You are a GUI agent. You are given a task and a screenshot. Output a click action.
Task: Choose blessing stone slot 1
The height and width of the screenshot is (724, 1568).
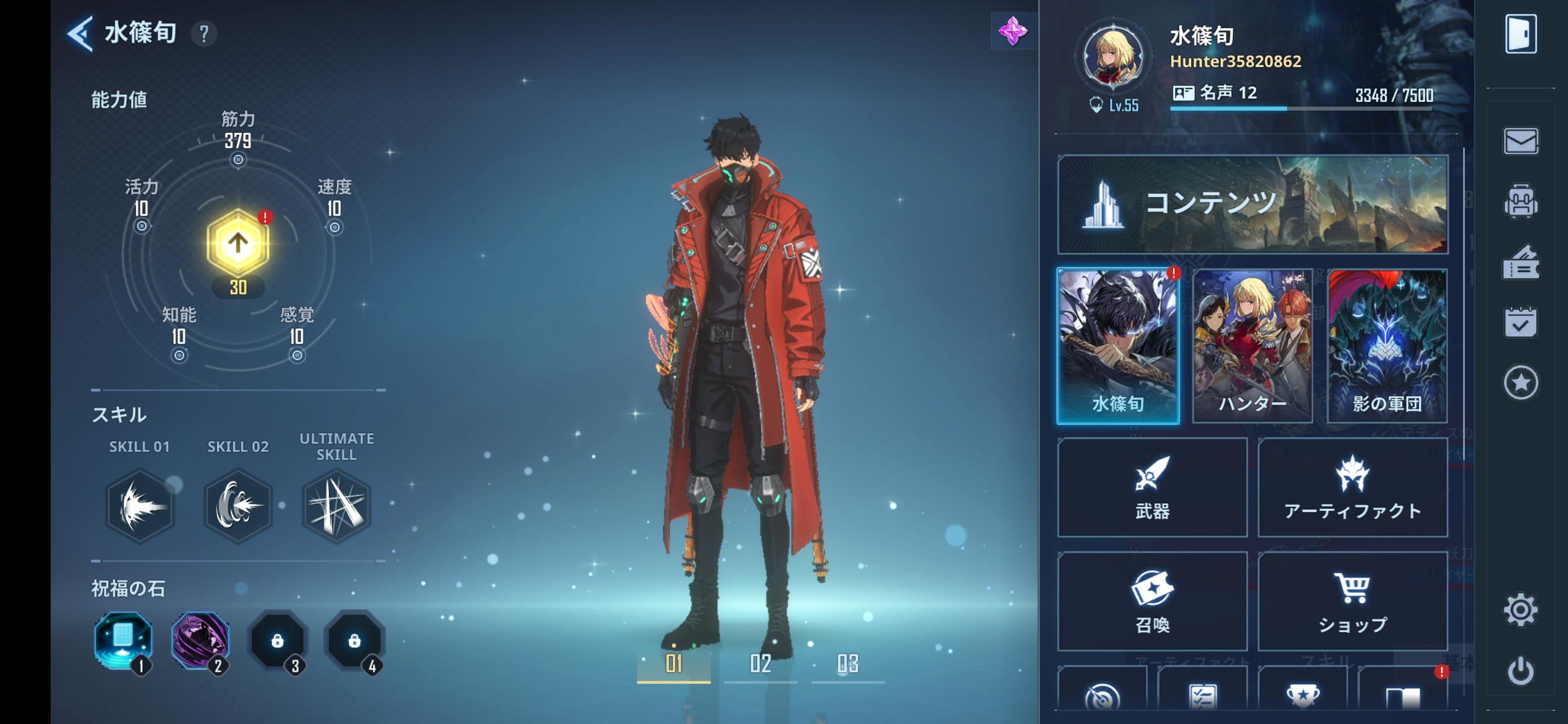point(124,640)
